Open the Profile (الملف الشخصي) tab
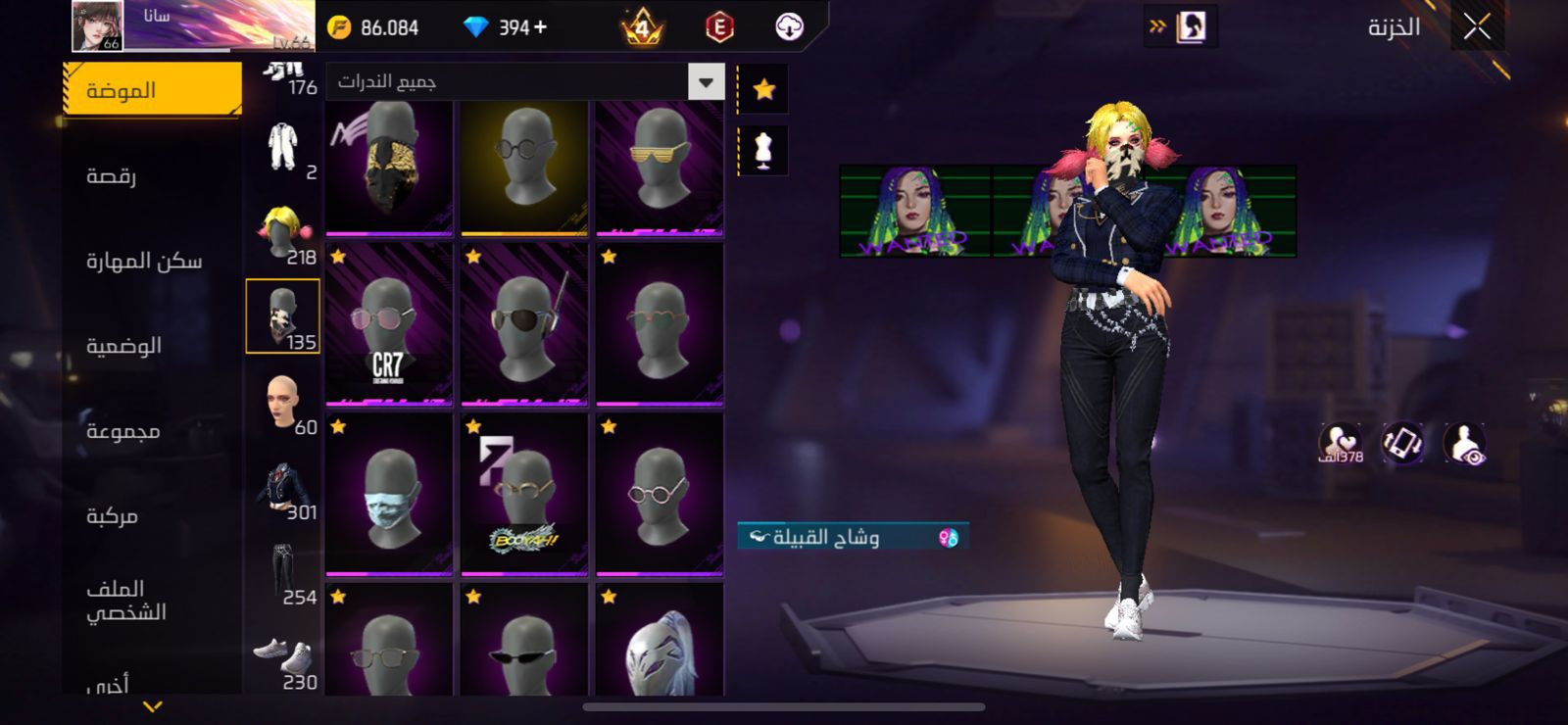 coord(126,600)
